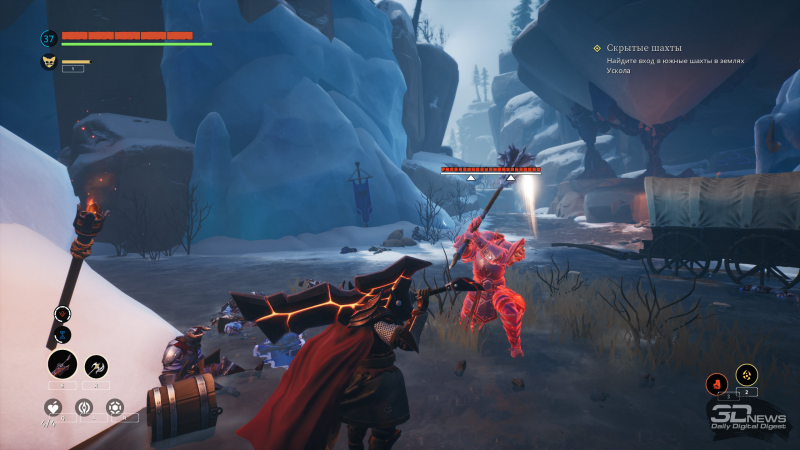Activate the yellow-ringed orb ability icon
Image resolution: width=800 pixels, height=450 pixels.
point(746,374)
